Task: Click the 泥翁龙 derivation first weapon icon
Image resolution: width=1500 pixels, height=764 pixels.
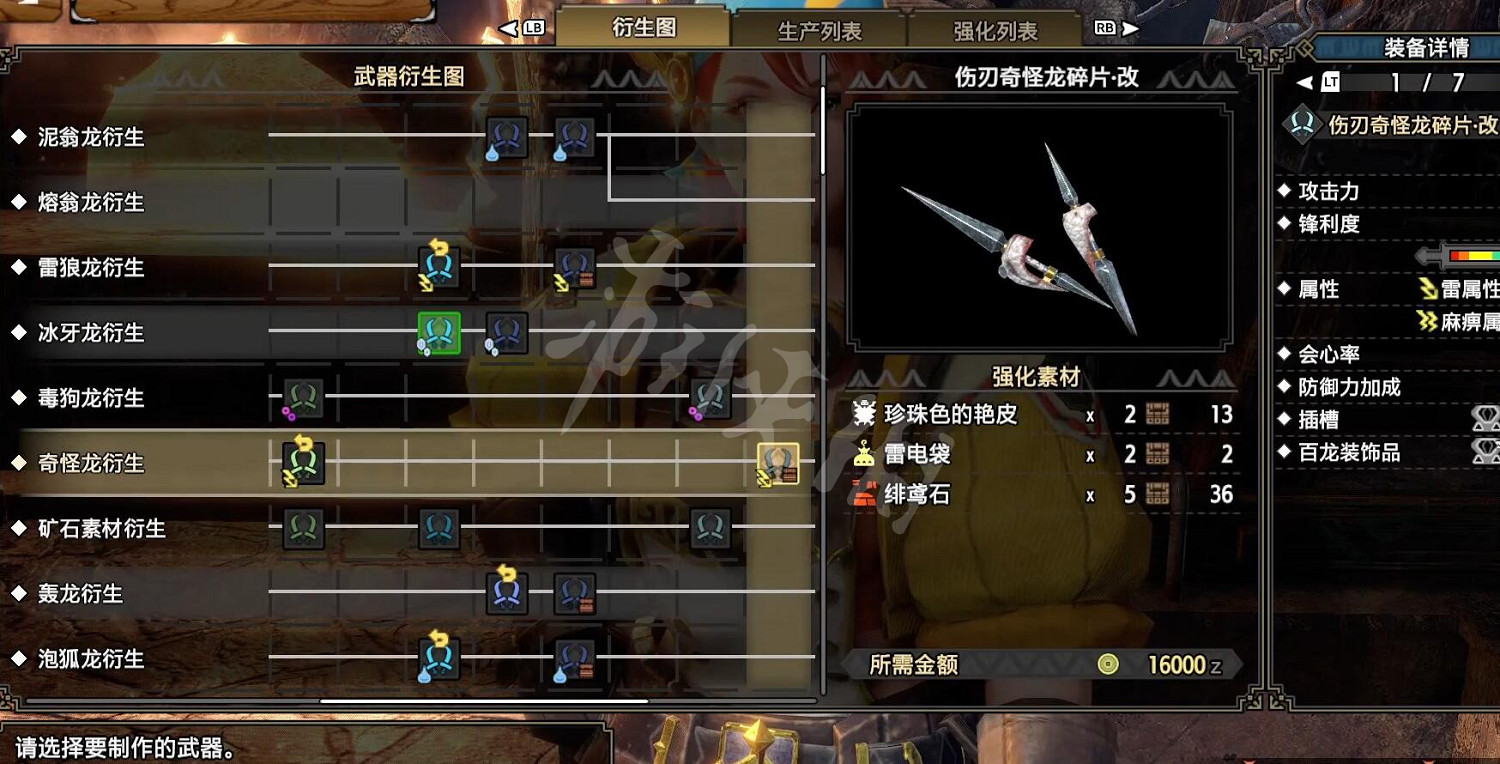Action: pos(505,138)
